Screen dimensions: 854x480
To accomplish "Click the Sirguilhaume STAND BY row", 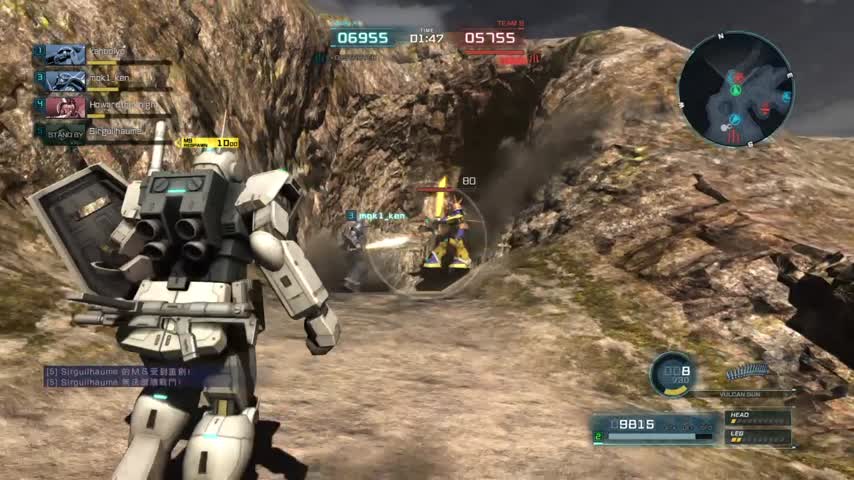I will 100,130.
